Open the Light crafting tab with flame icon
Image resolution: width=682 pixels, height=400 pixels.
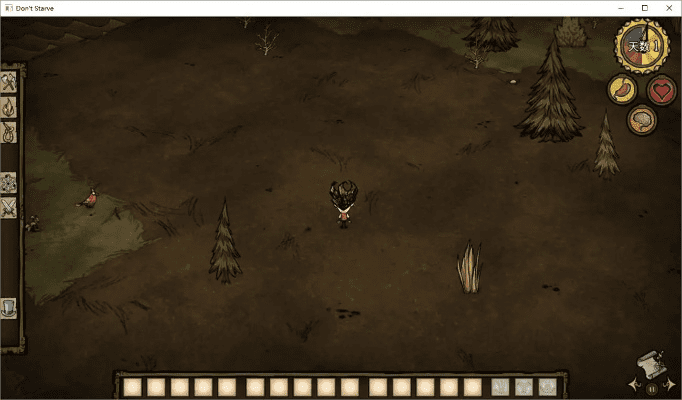coord(9,107)
